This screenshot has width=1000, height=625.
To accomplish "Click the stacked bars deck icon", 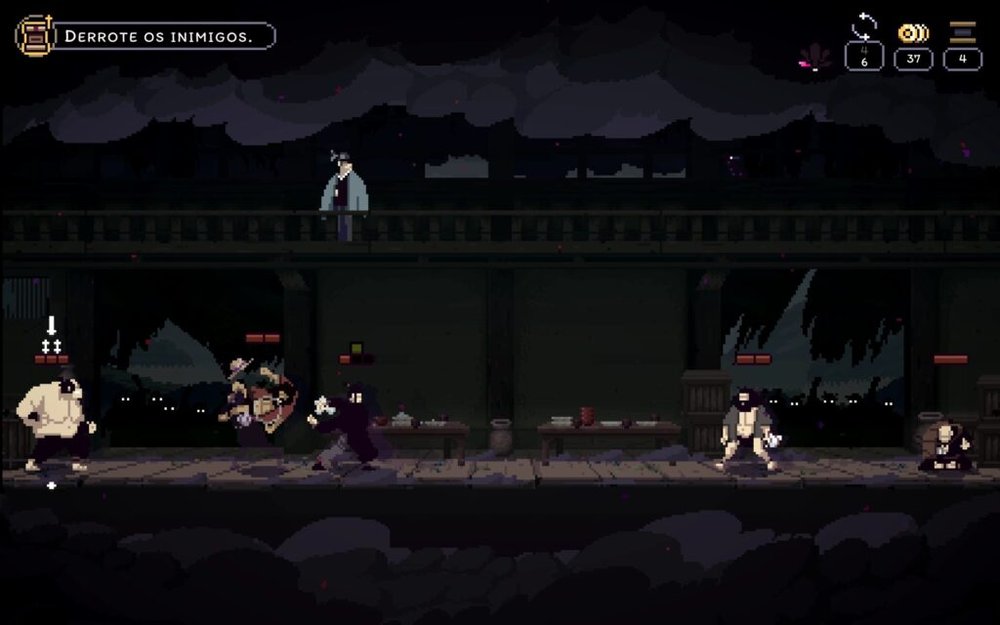I will [x=963, y=32].
